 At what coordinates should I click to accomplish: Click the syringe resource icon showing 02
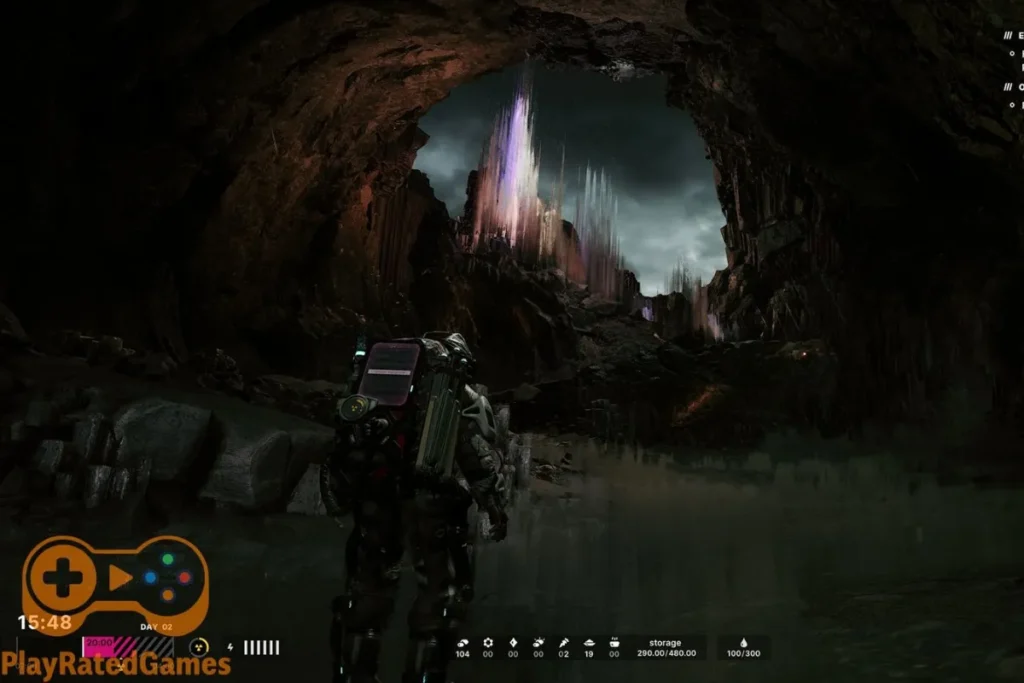(x=564, y=642)
